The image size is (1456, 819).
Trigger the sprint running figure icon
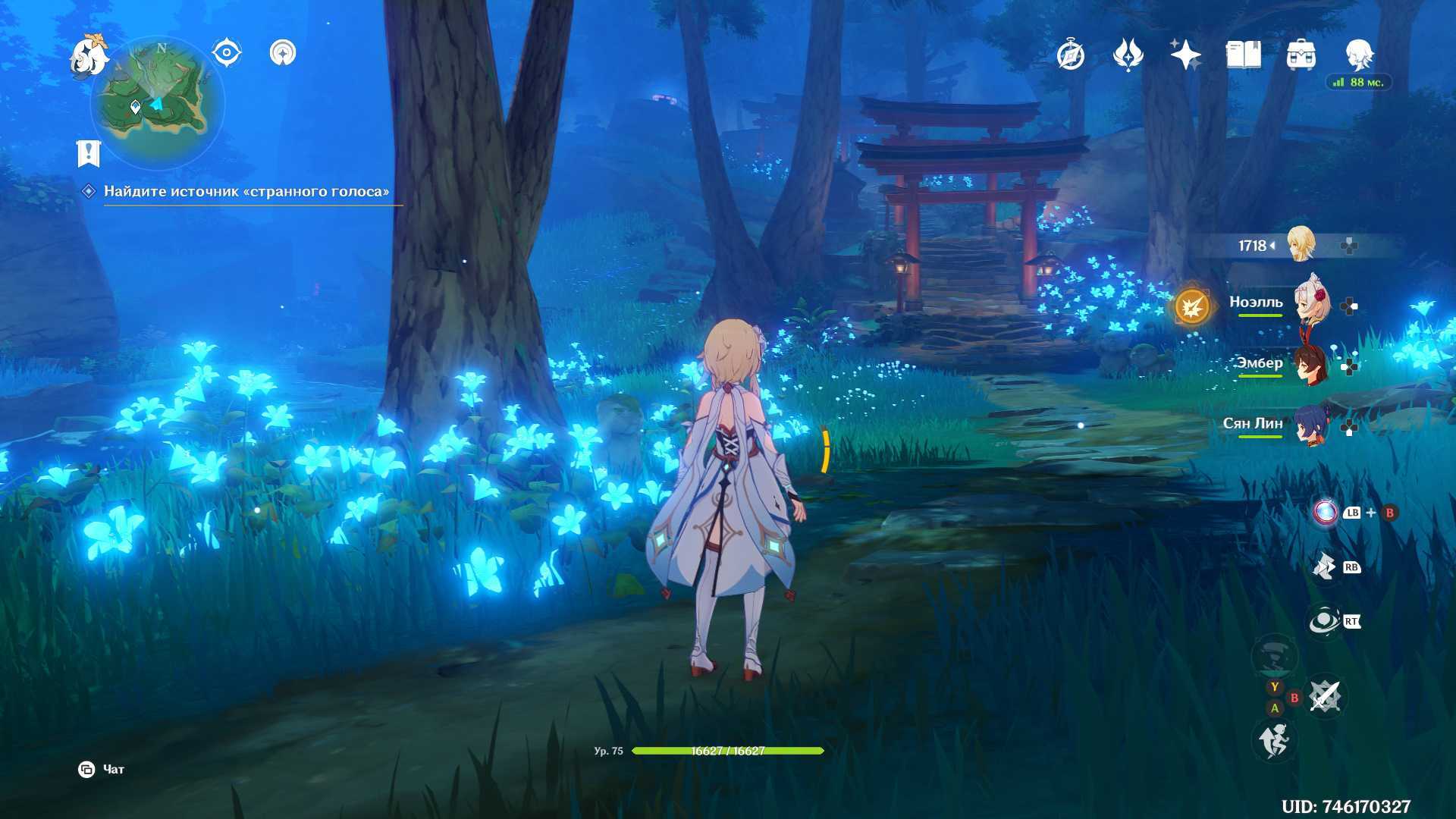[x=1274, y=740]
